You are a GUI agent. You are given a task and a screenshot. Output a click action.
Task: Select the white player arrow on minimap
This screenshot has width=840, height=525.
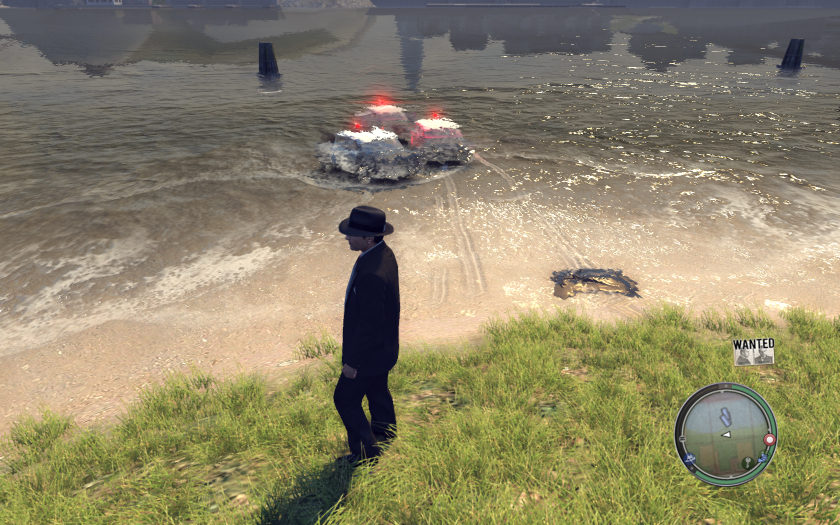coord(726,435)
